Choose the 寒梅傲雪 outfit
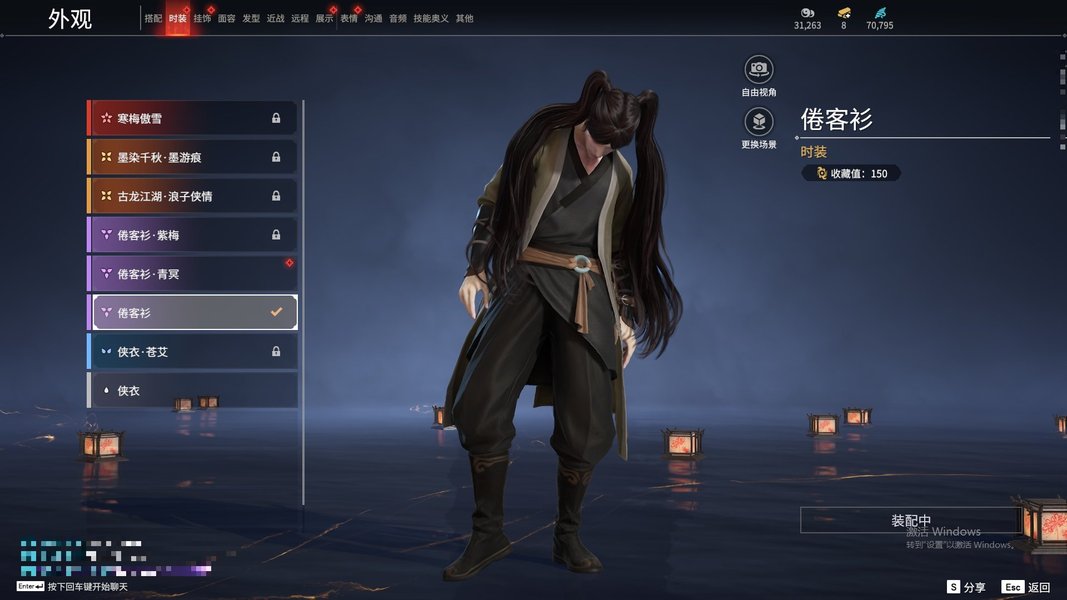1067x600 pixels. [x=192, y=119]
